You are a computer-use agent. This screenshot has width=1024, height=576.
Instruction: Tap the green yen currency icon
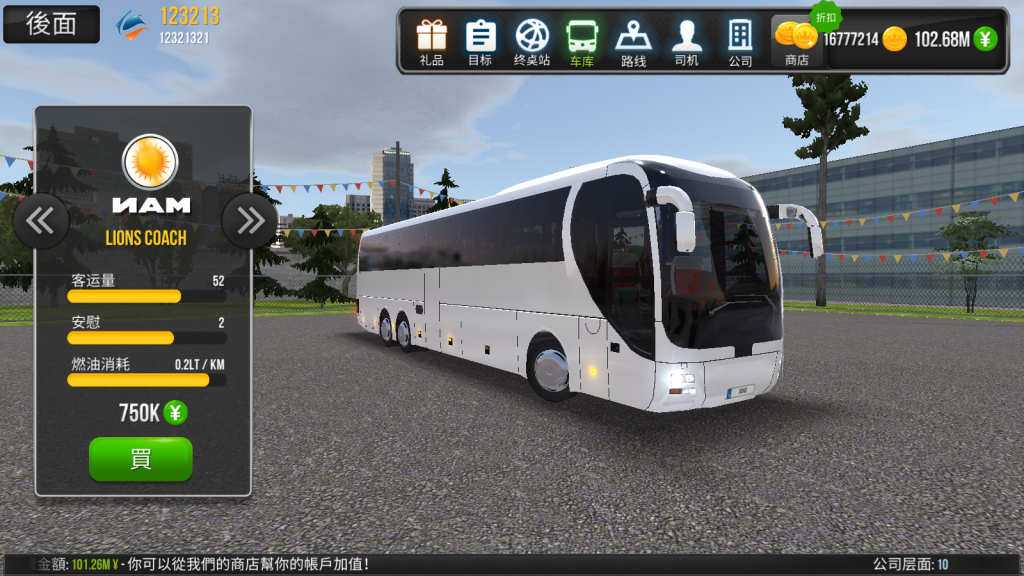[986, 39]
